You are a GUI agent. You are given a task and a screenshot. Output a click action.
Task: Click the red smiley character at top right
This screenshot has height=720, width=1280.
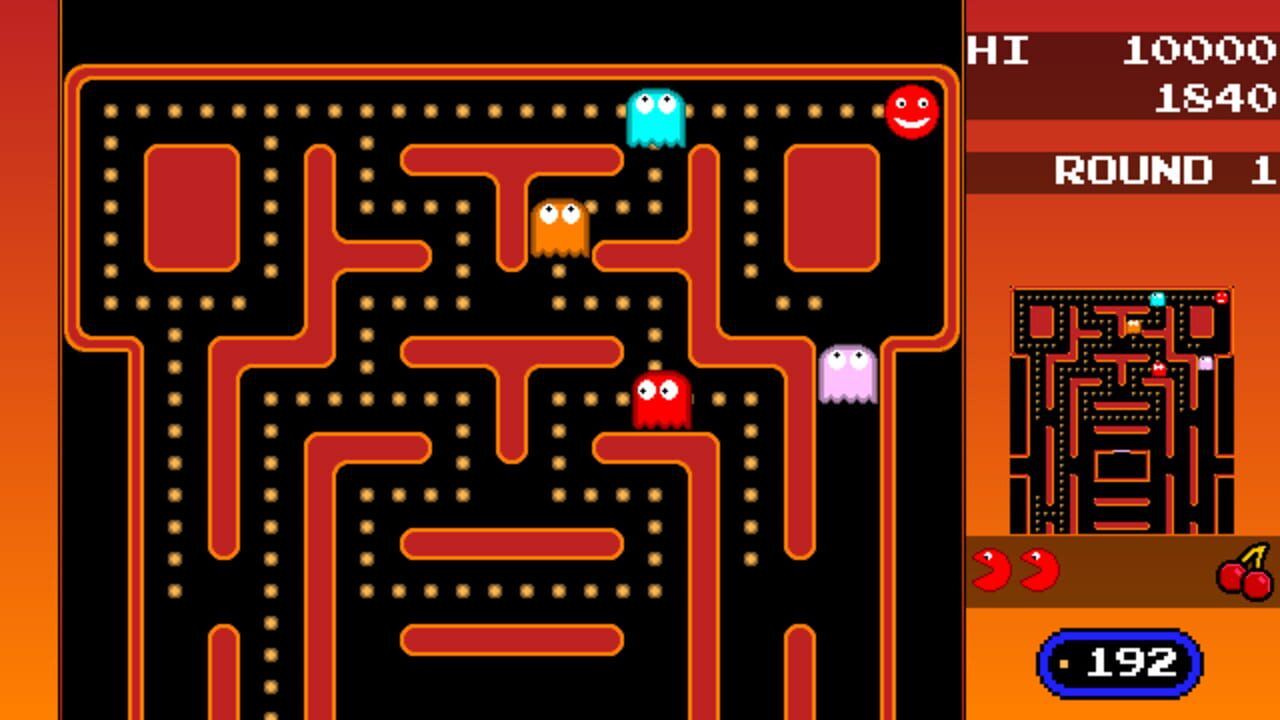tap(912, 112)
